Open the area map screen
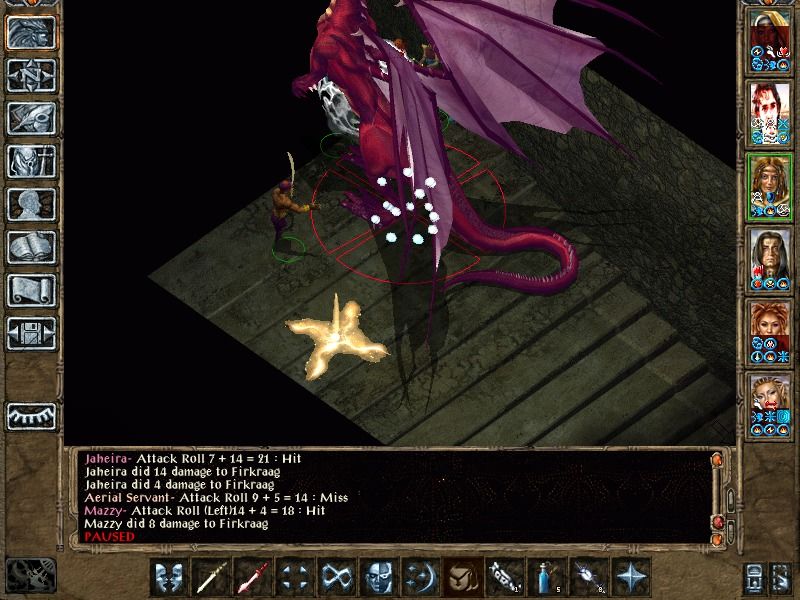The height and width of the screenshot is (600, 800). [x=31, y=75]
